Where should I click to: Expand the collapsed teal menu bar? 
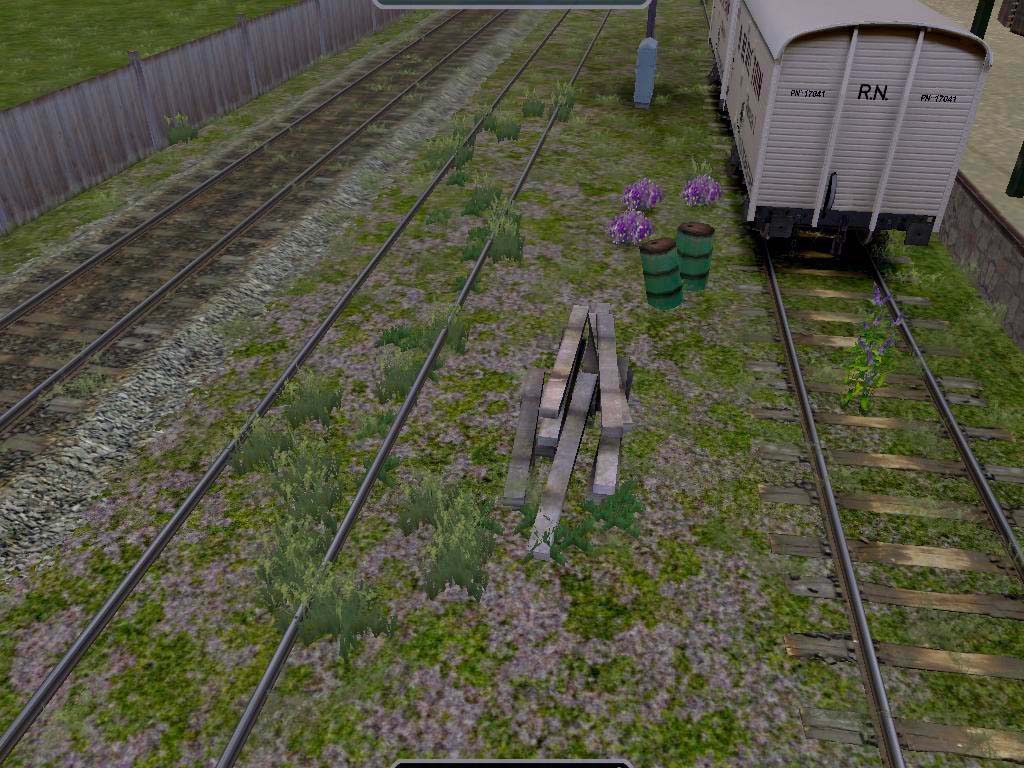coord(511,3)
